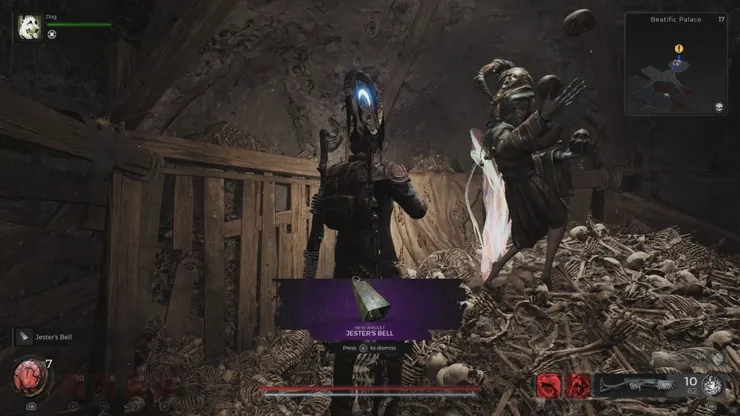Select the Jester's Bell amulet notification card
This screenshot has height=416, width=740.
pyautogui.click(x=370, y=304)
